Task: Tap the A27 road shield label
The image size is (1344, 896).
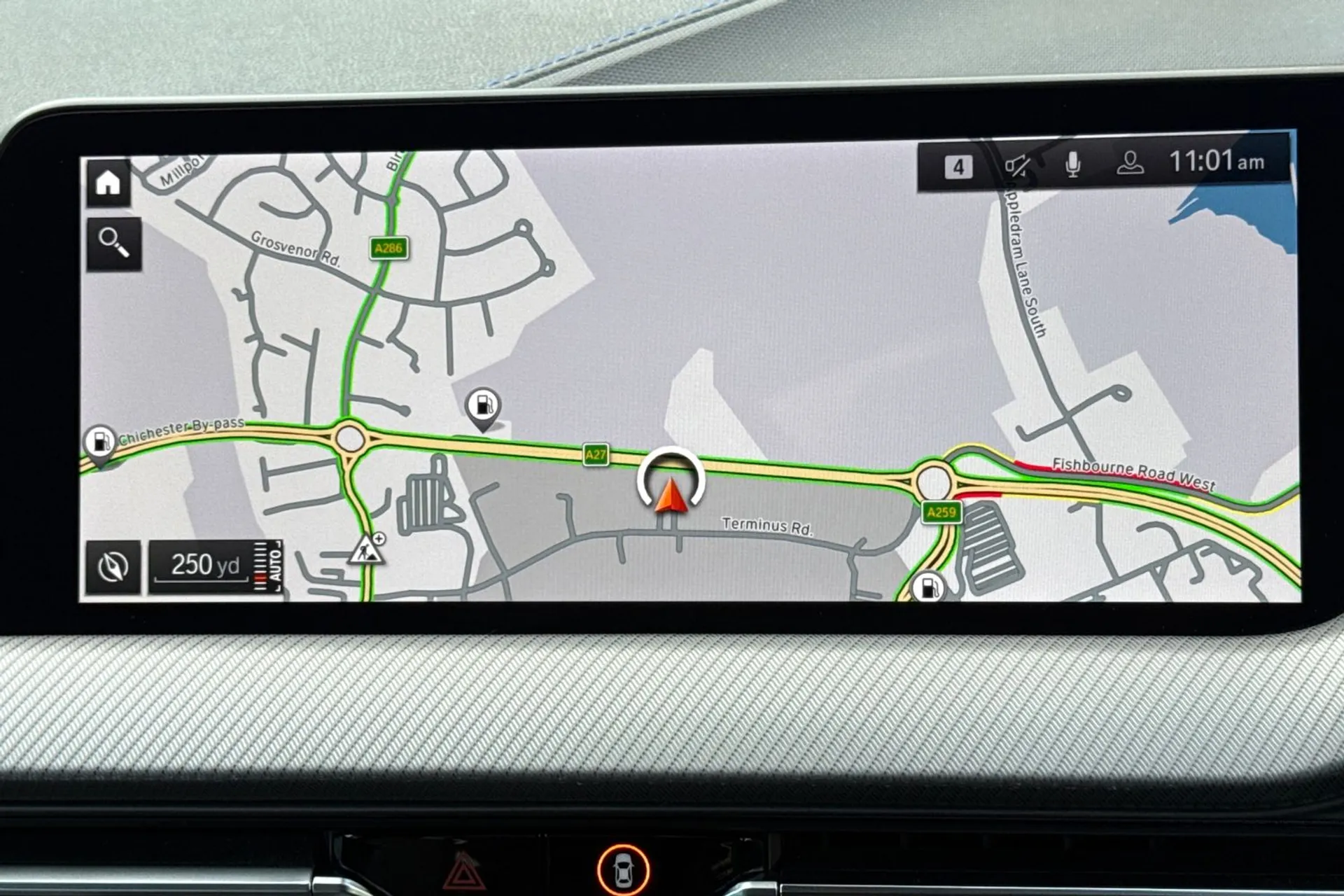Action: point(596,455)
